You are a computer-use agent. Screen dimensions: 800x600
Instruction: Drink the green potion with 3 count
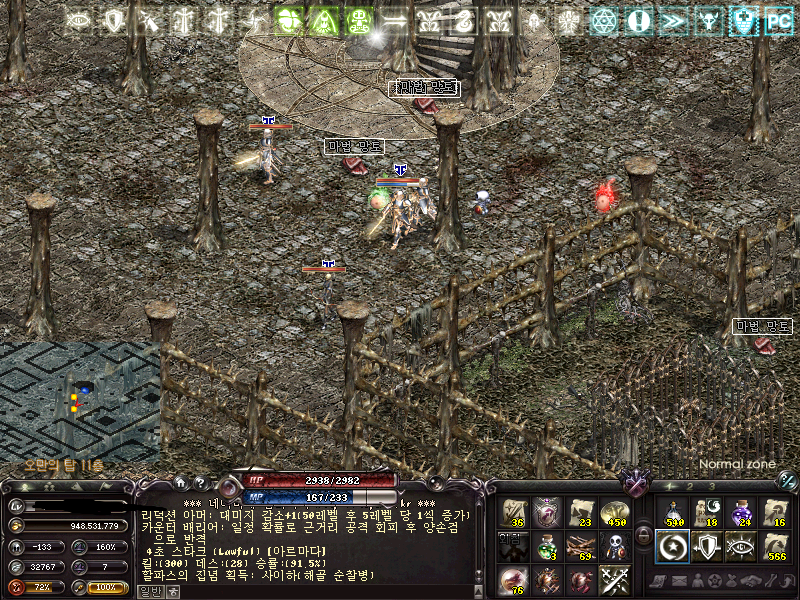click(546, 546)
